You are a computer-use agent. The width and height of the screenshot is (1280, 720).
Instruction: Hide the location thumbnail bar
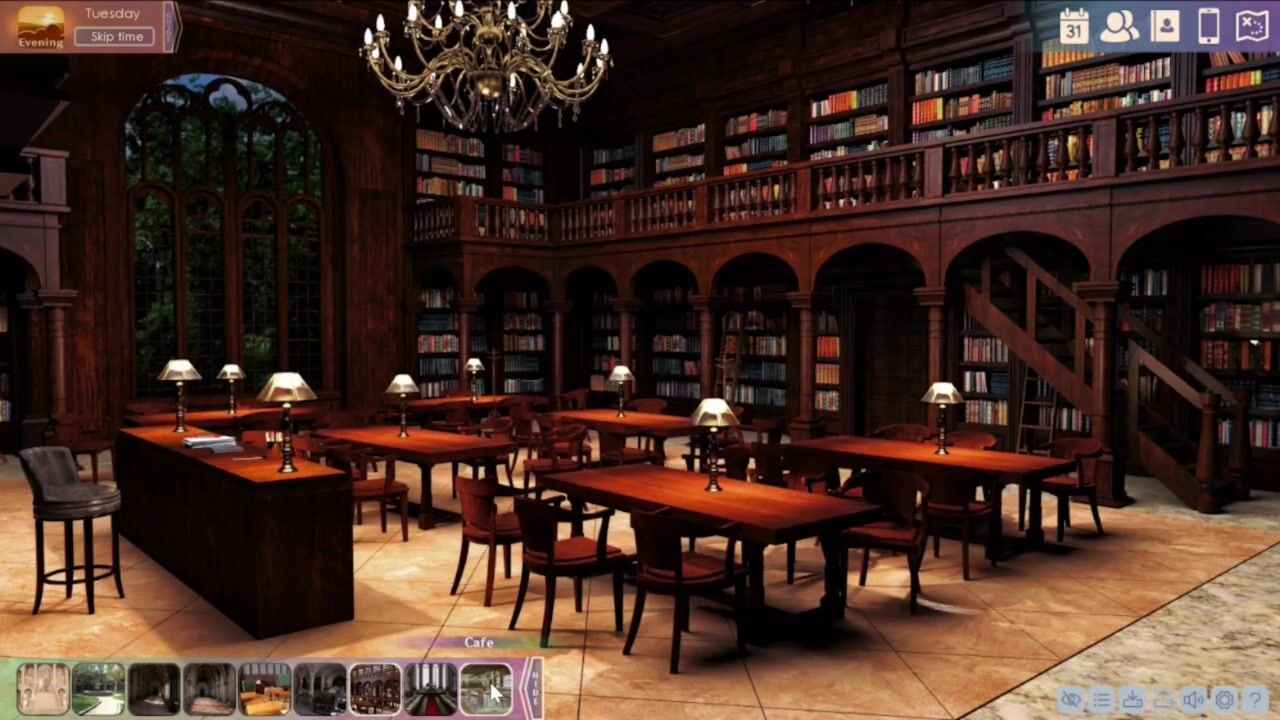coord(535,688)
